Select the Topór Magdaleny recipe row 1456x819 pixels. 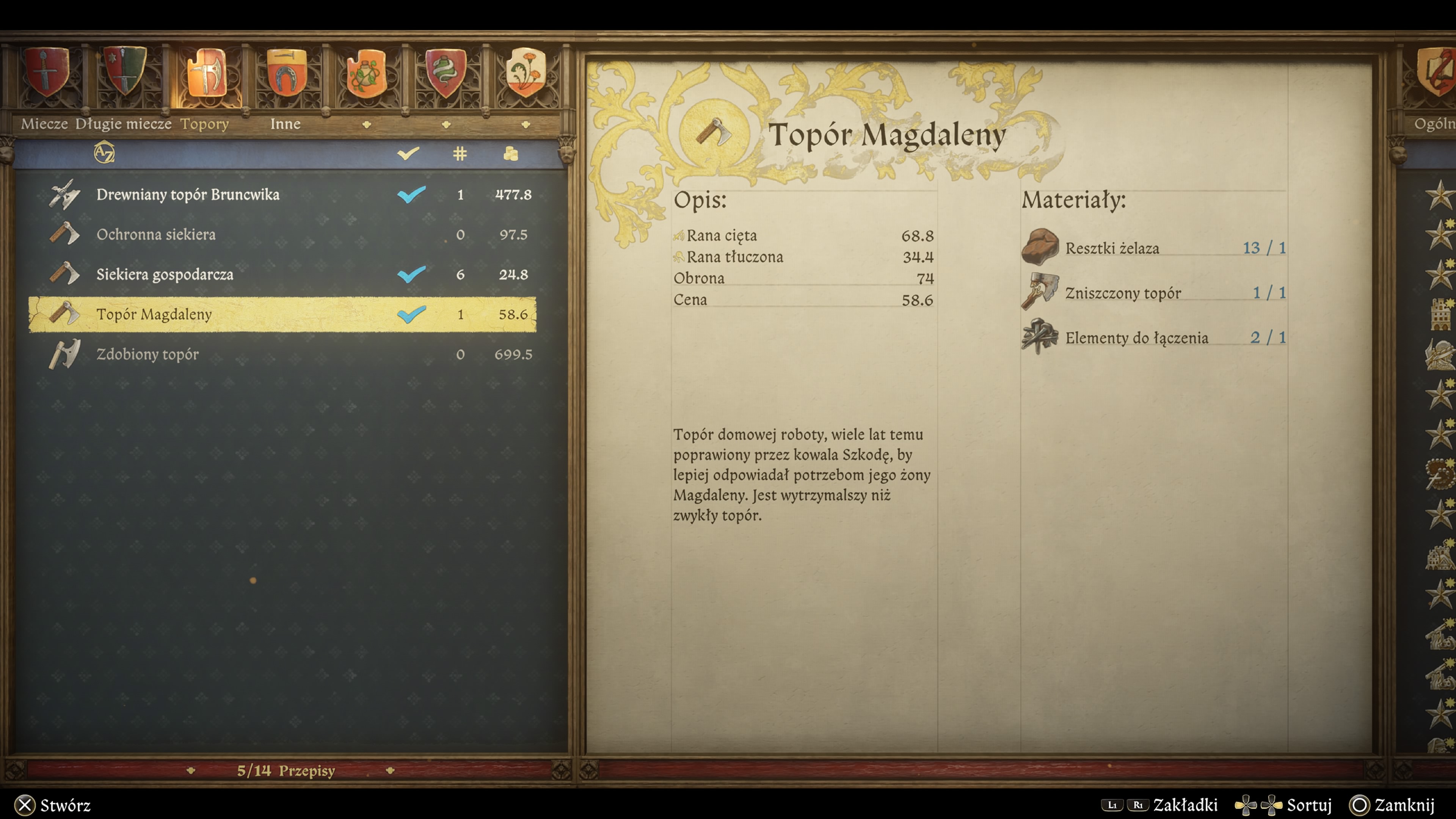click(x=154, y=314)
